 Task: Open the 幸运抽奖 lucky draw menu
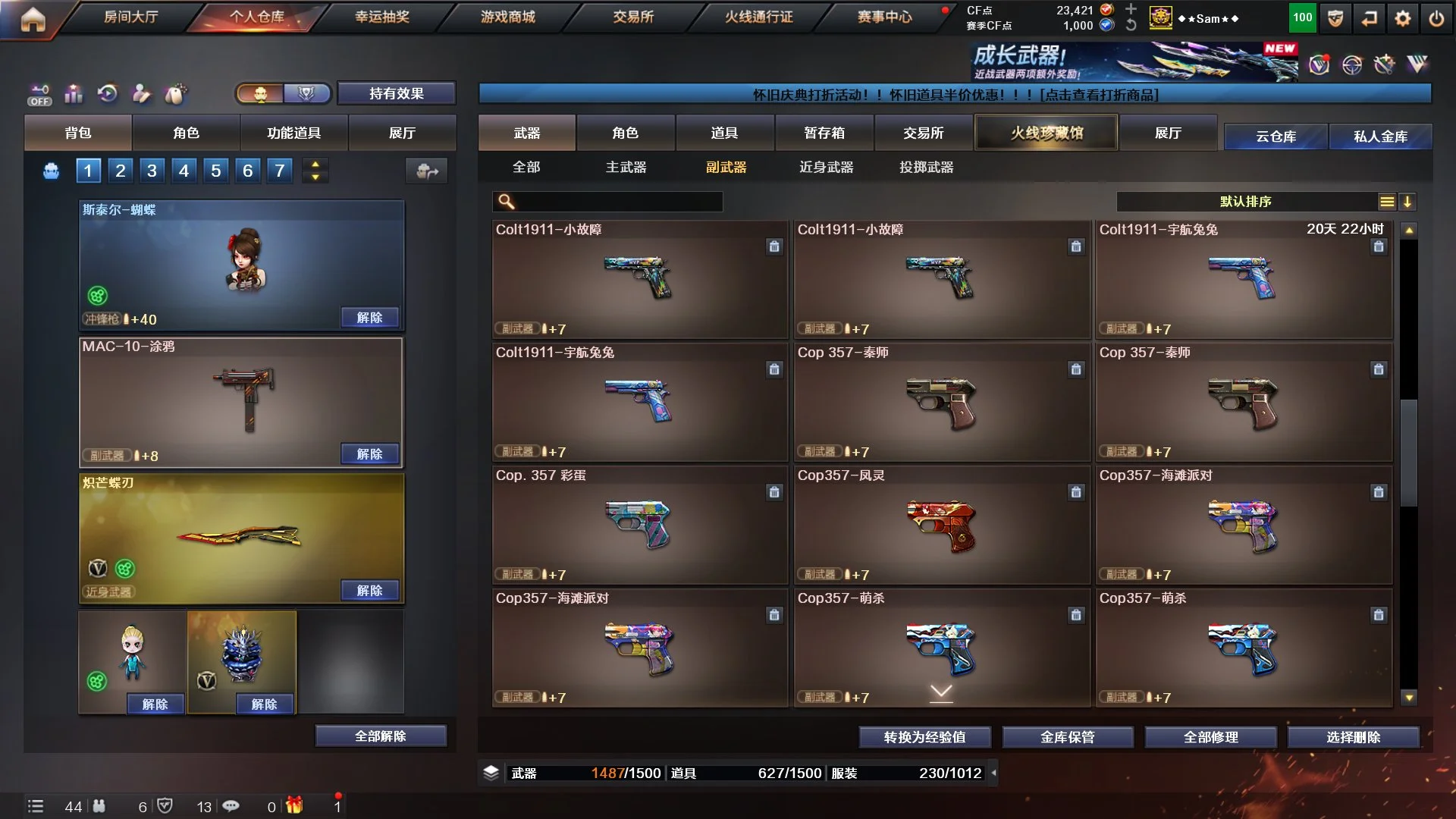tap(382, 17)
